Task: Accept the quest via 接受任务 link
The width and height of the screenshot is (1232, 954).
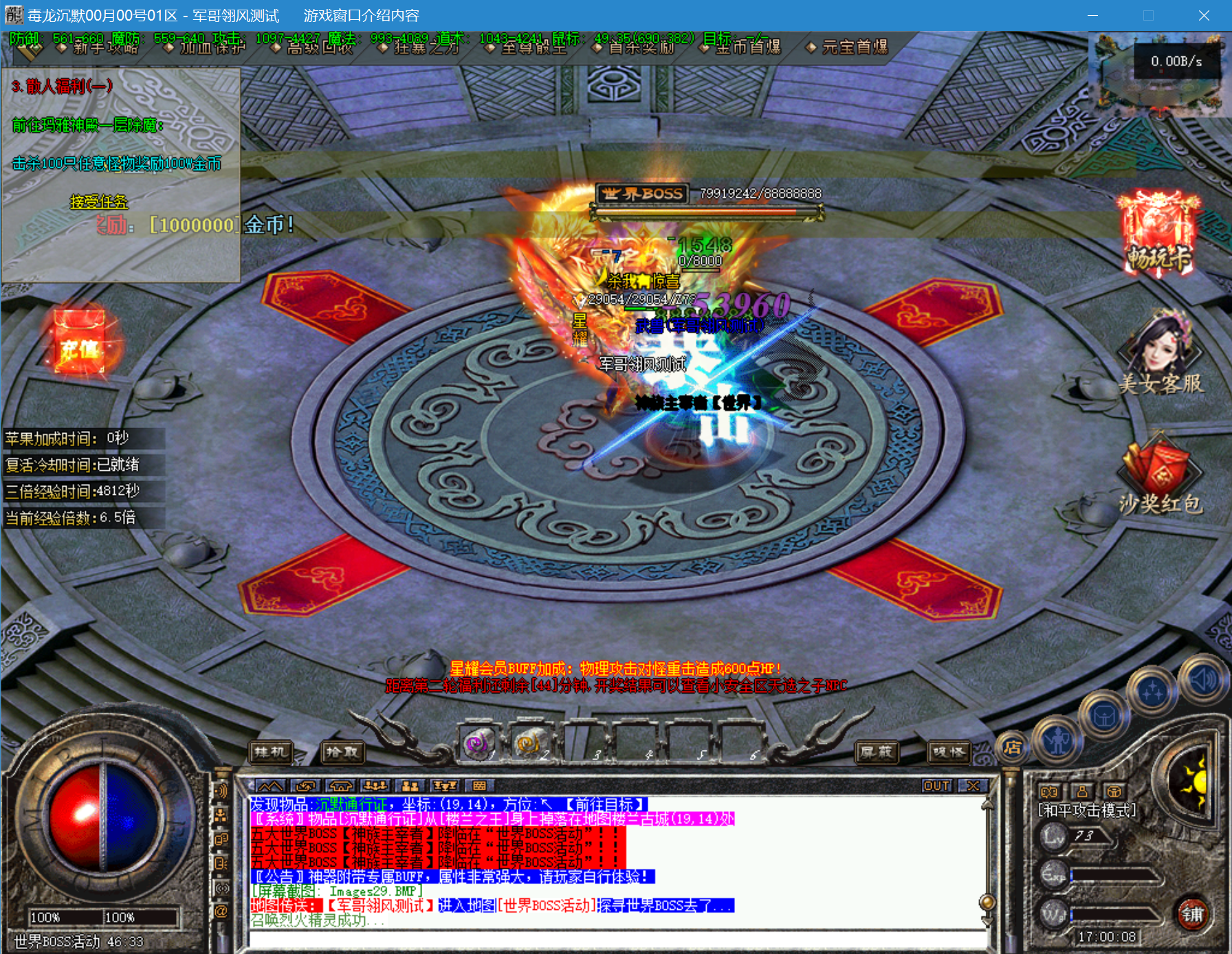Action: [x=99, y=201]
